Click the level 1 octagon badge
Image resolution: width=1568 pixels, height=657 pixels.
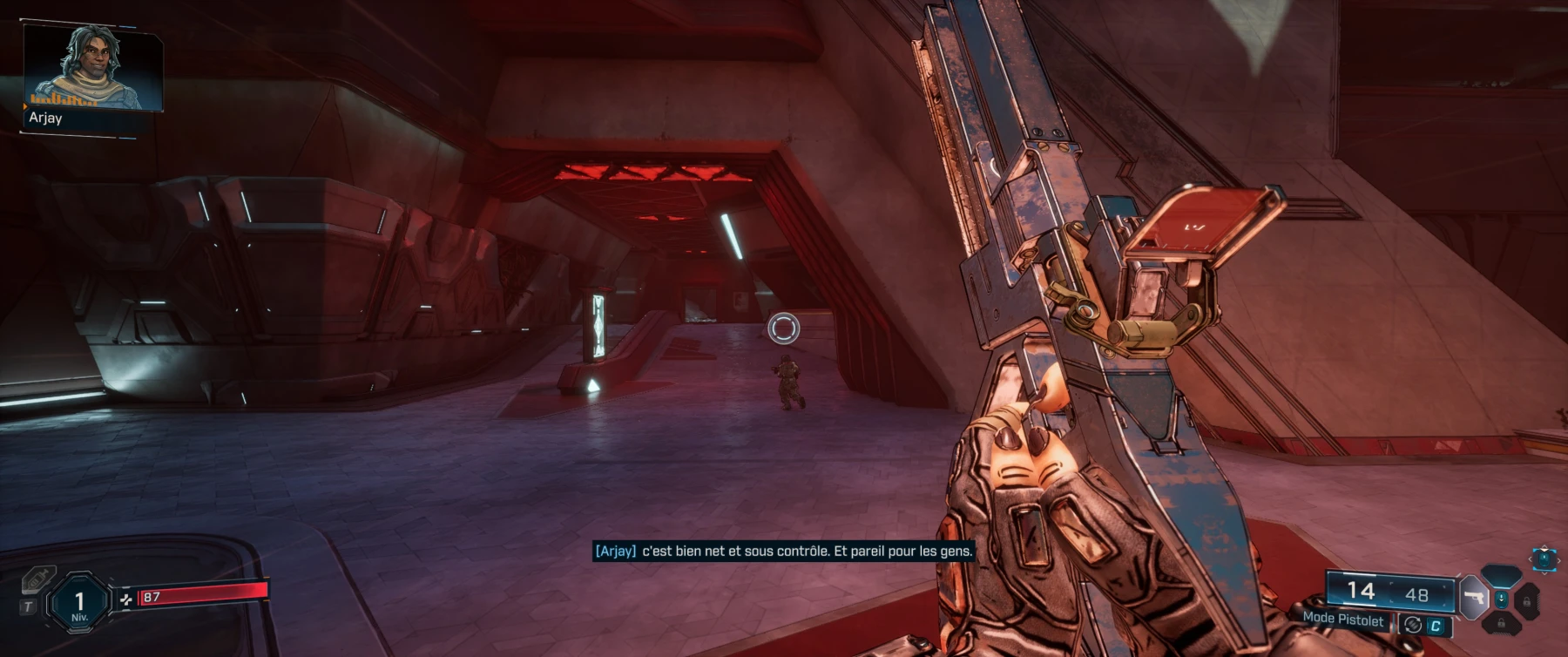(x=79, y=602)
